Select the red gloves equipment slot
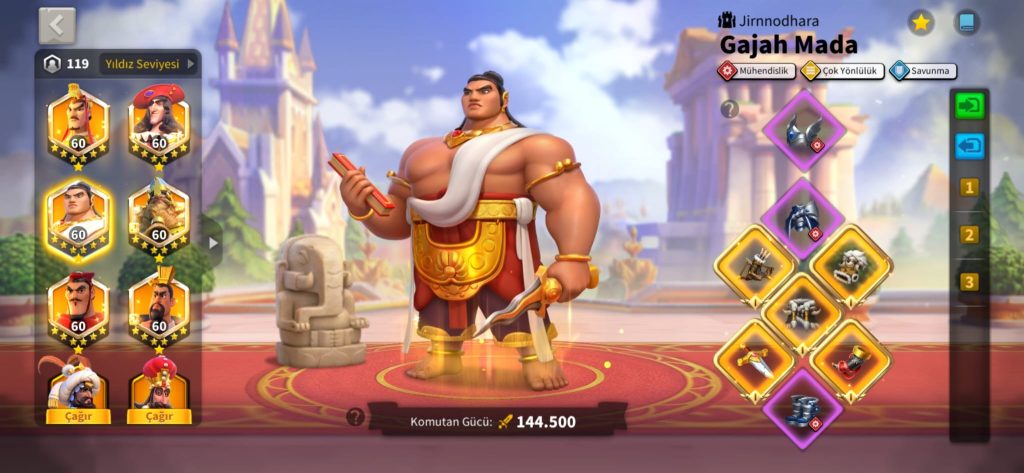The width and height of the screenshot is (1024, 473). click(849, 361)
